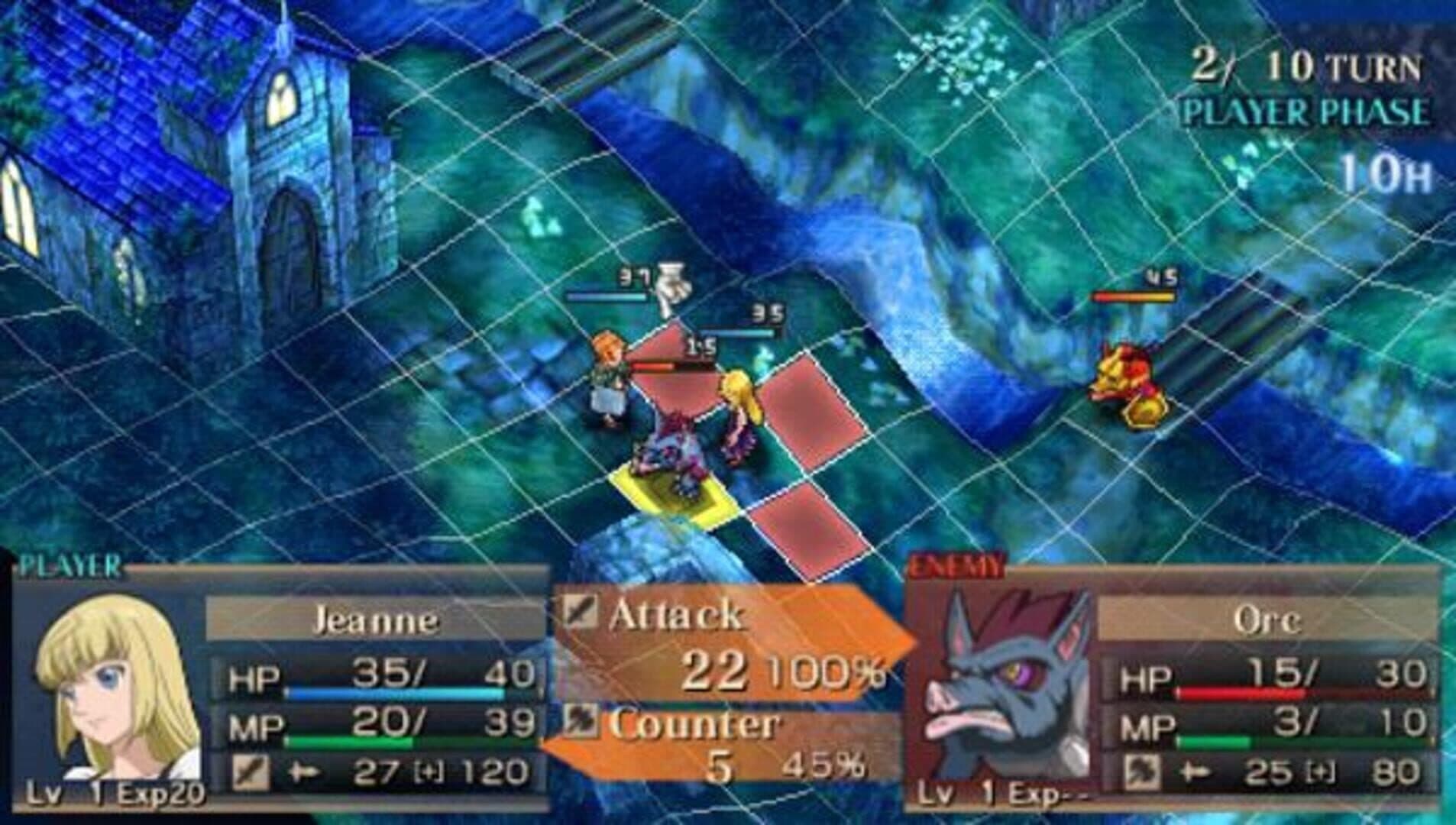Select the Orc name plate
Screen dimensions: 1456x825
point(1266,620)
